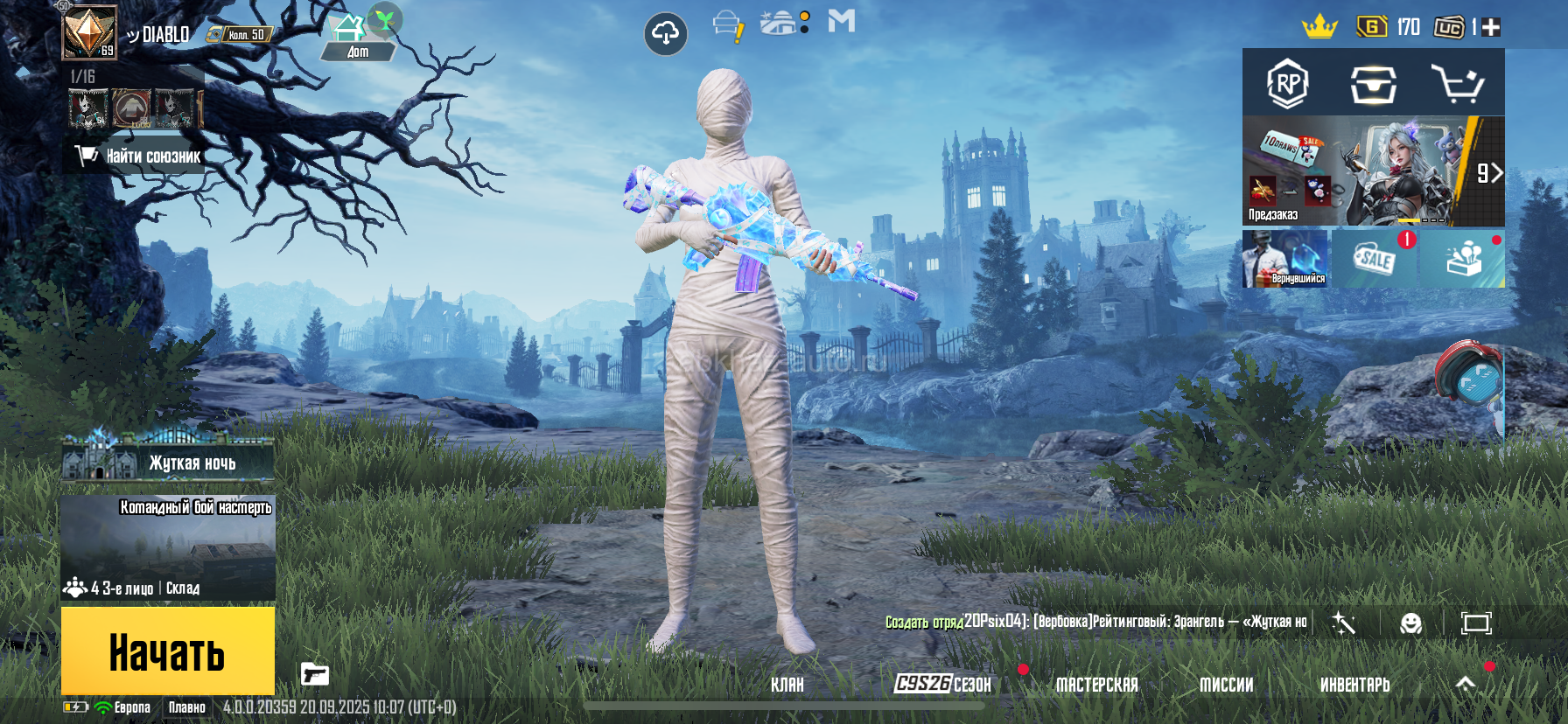1568x724 pixels.
Task: Open the cloud download icon
Action: pos(666,34)
